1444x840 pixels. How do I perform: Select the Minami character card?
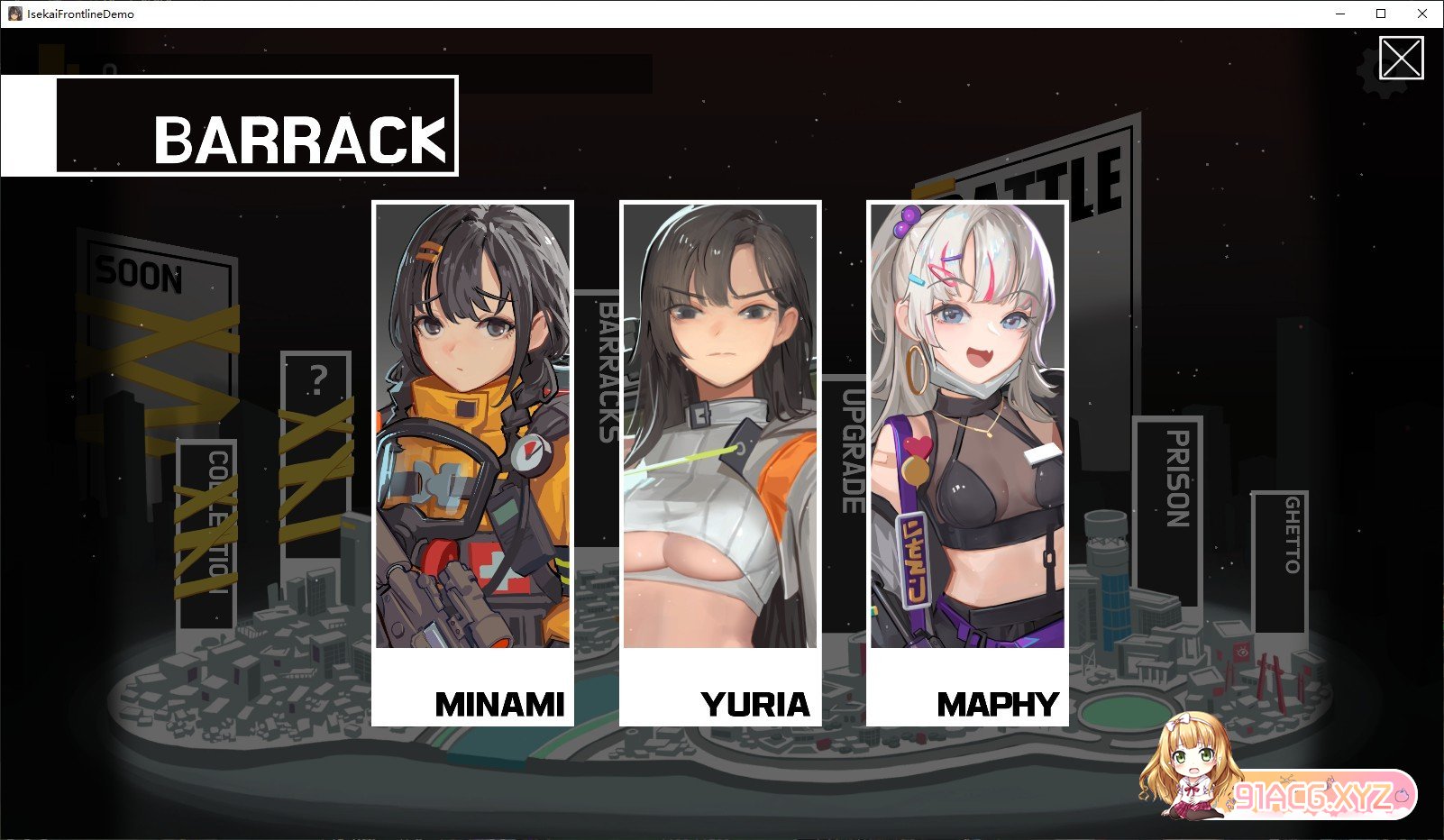coord(472,462)
